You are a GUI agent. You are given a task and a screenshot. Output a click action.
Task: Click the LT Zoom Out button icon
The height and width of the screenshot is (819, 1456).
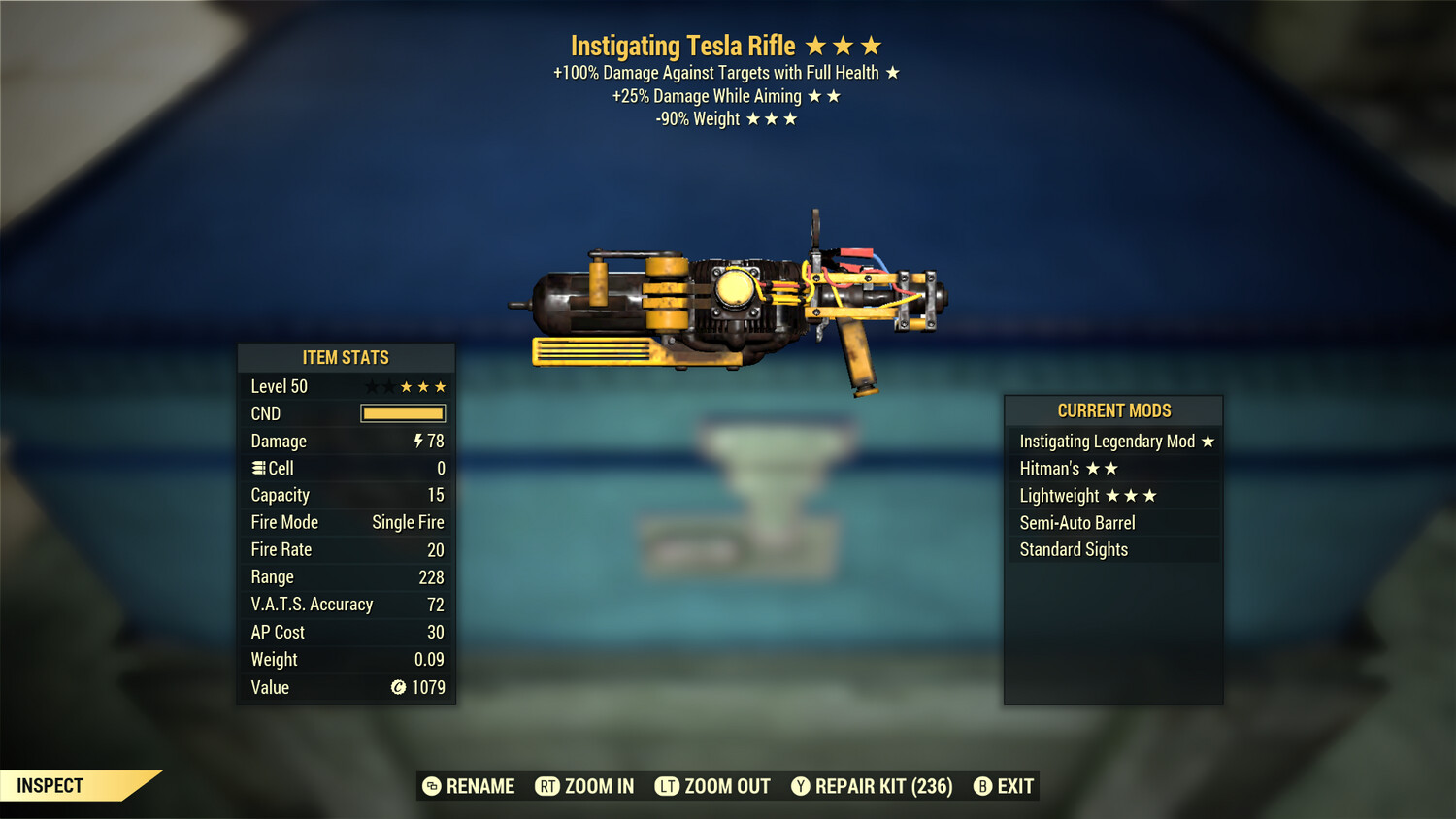[x=669, y=786]
